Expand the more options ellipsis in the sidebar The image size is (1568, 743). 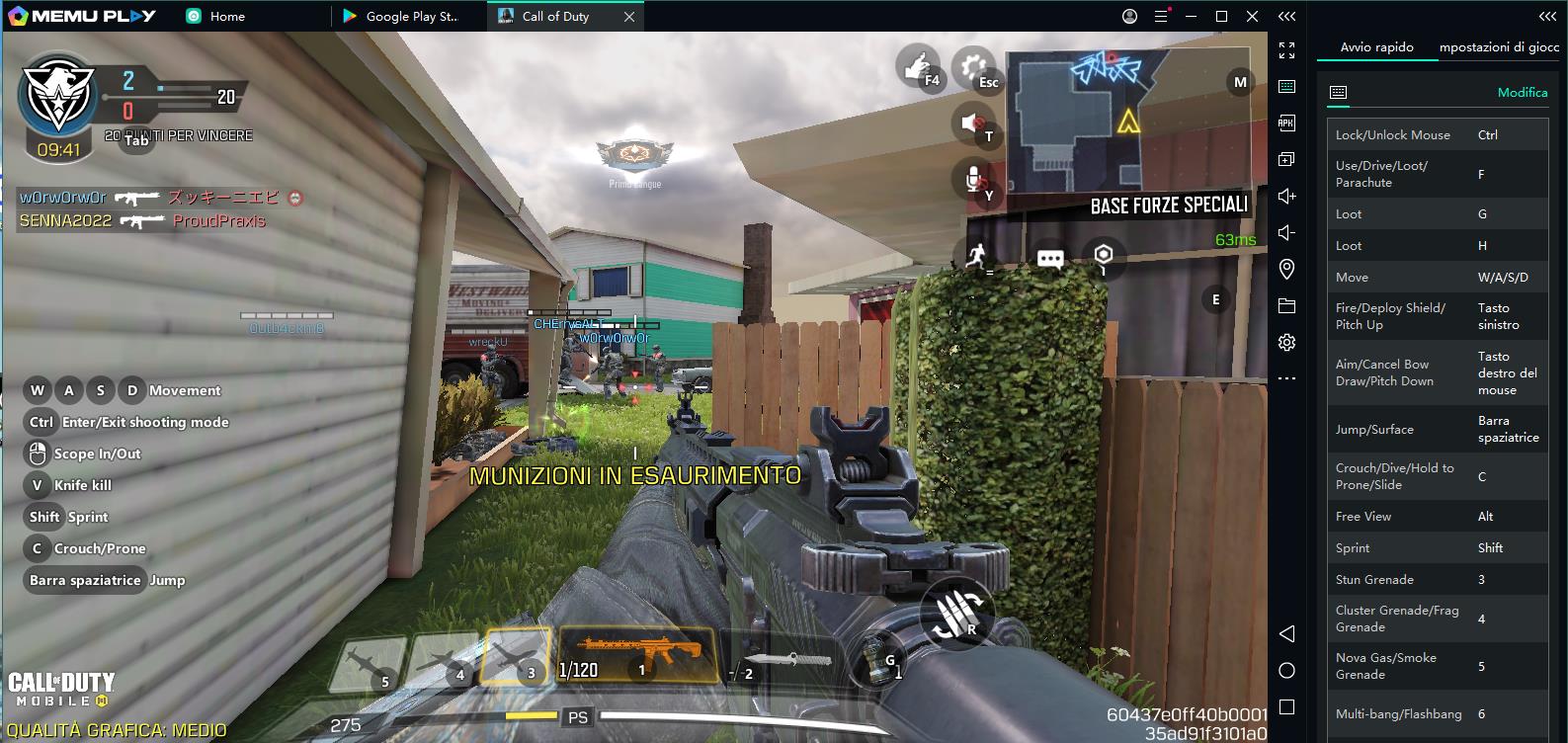tap(1286, 375)
